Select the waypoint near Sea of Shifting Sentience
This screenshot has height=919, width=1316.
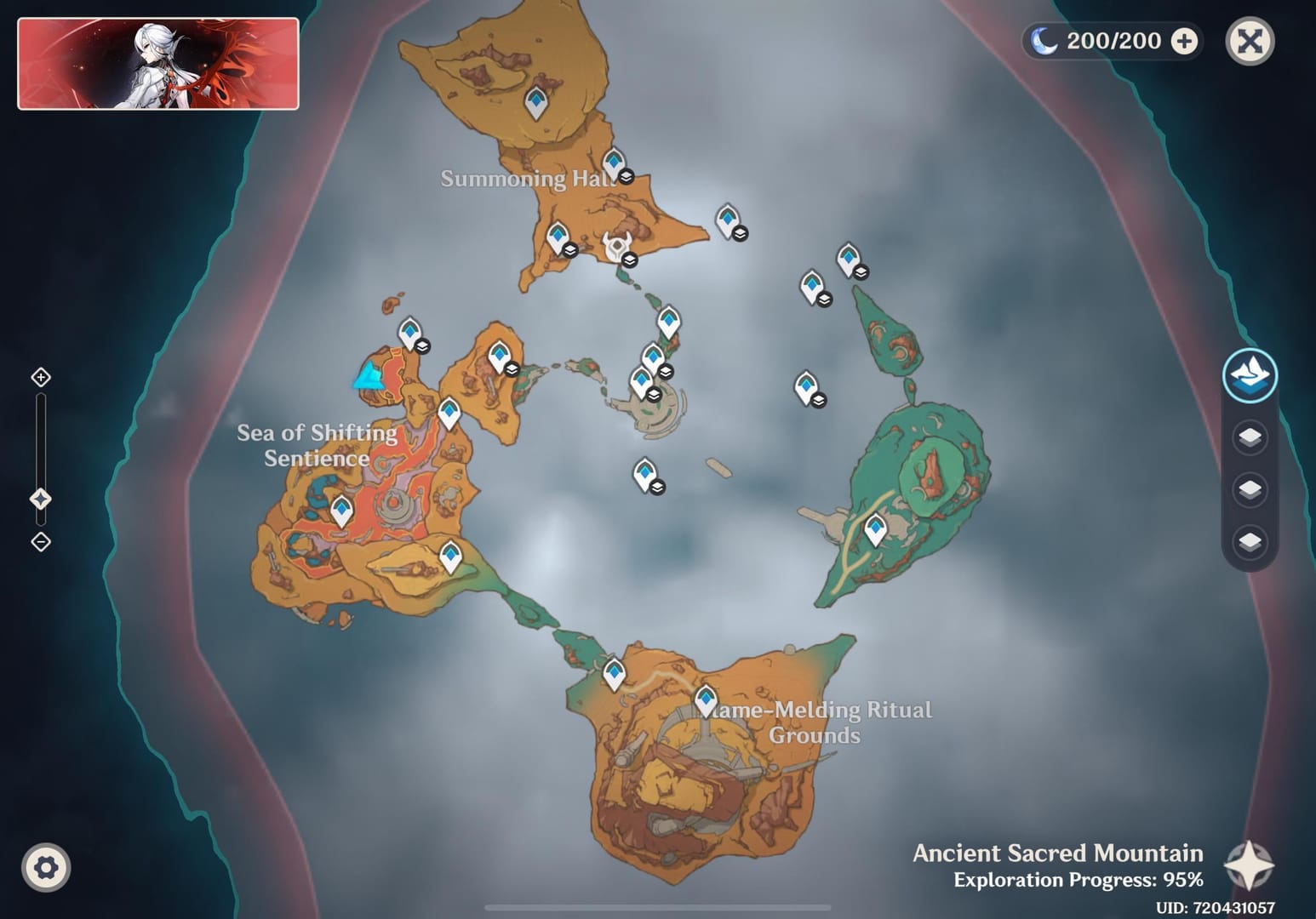pyautogui.click(x=343, y=511)
